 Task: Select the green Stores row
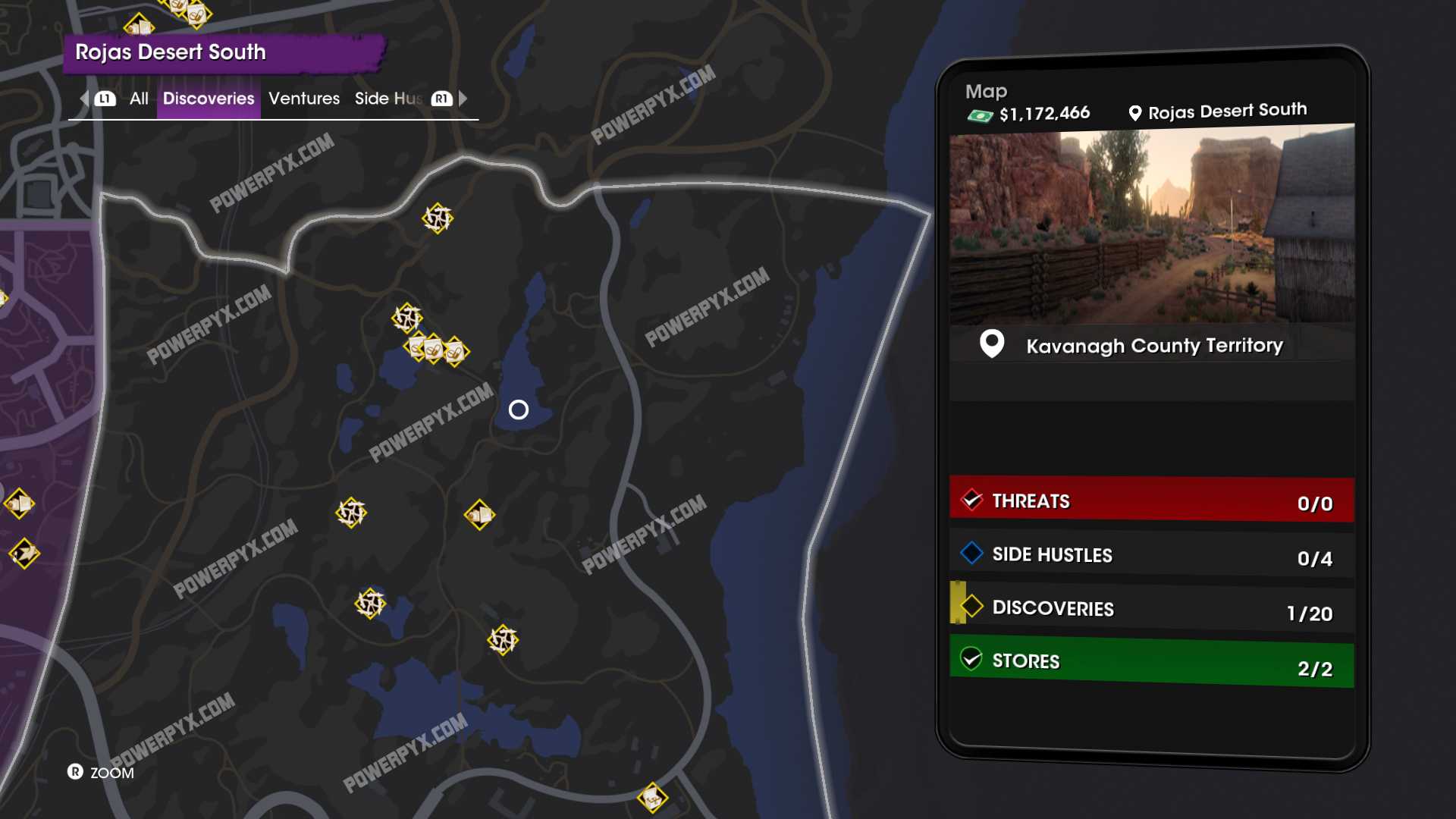pyautogui.click(x=1151, y=662)
